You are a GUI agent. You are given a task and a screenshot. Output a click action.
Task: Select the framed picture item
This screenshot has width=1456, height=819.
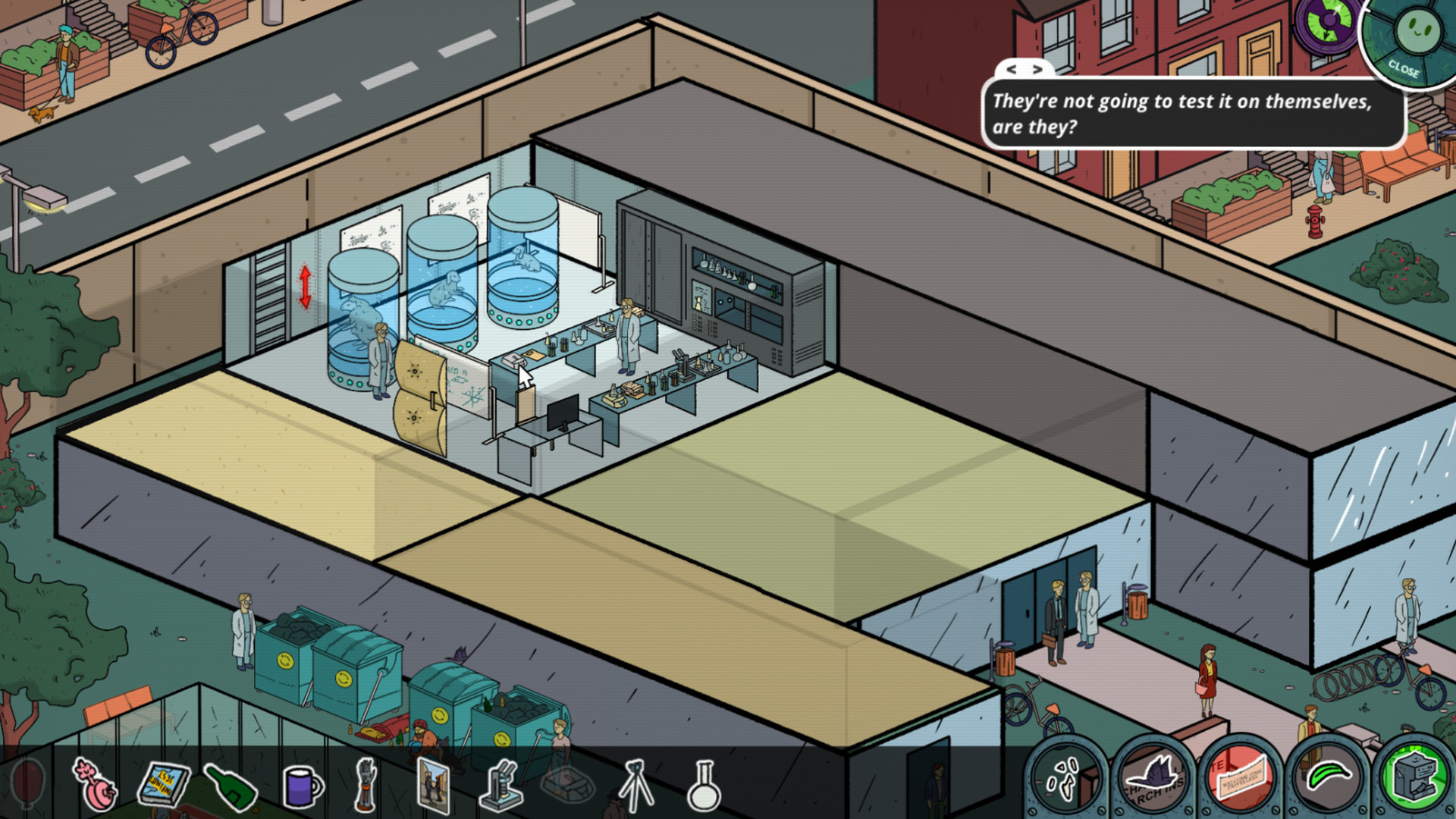[434, 786]
